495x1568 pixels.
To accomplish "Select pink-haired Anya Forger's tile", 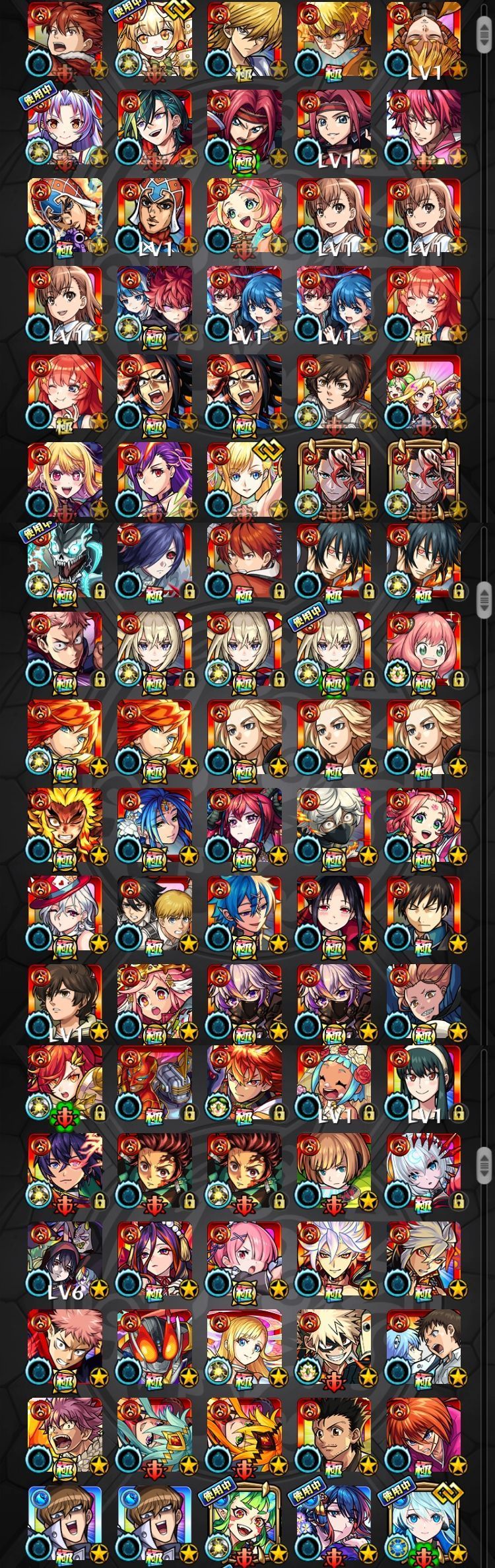I will [x=424, y=650].
